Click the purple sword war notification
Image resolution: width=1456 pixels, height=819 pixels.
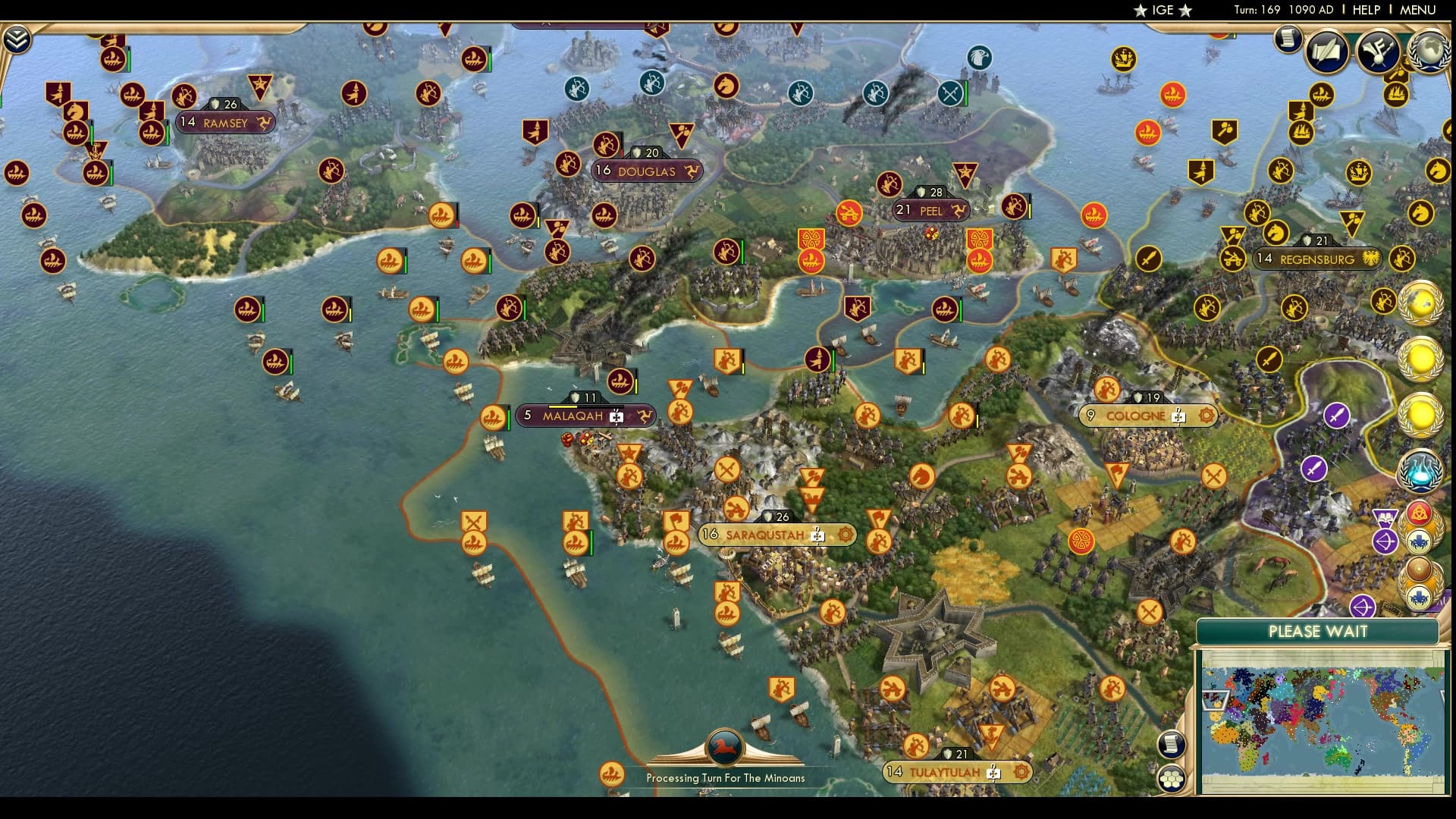point(1336,415)
